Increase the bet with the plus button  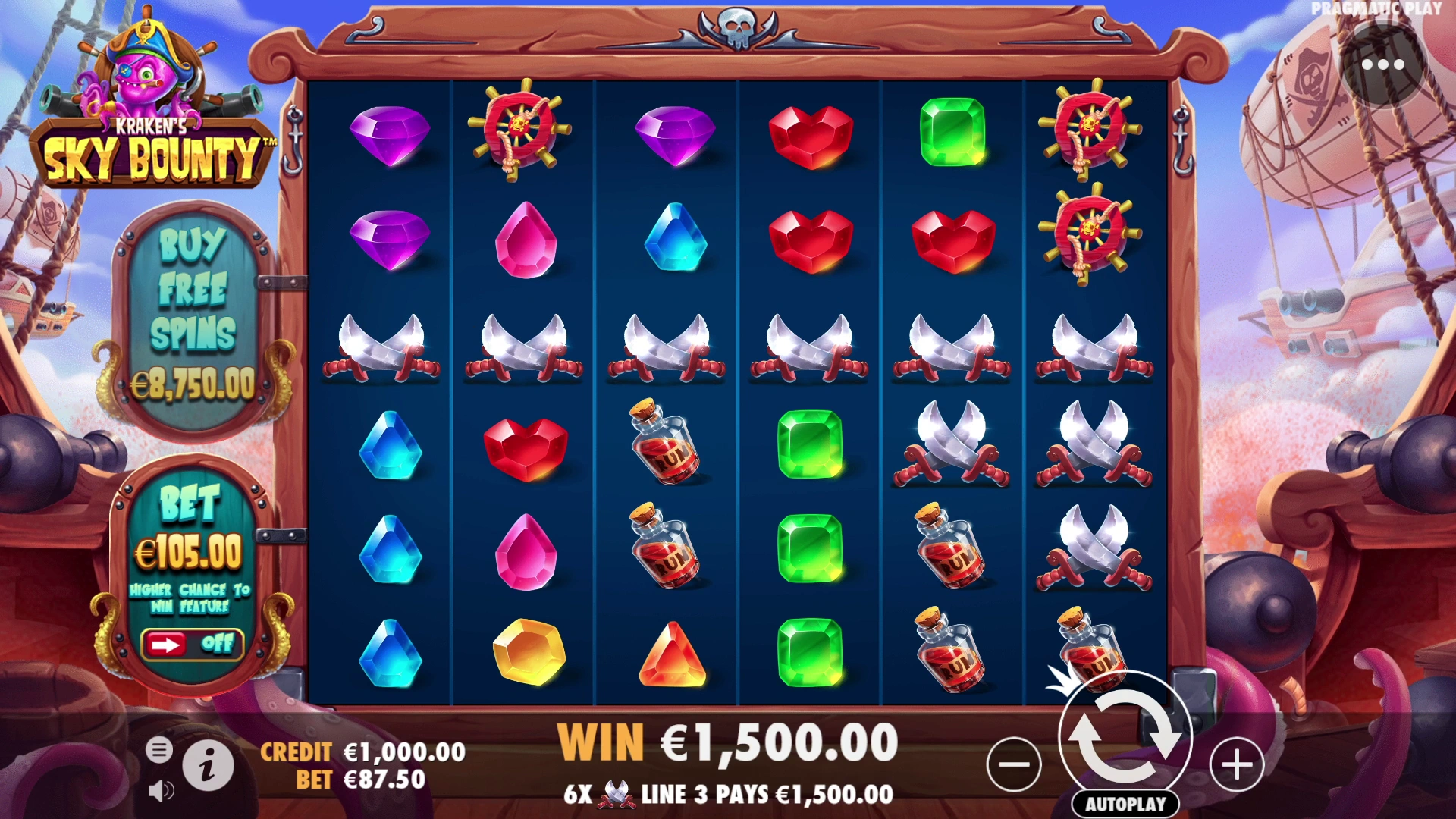1237,764
